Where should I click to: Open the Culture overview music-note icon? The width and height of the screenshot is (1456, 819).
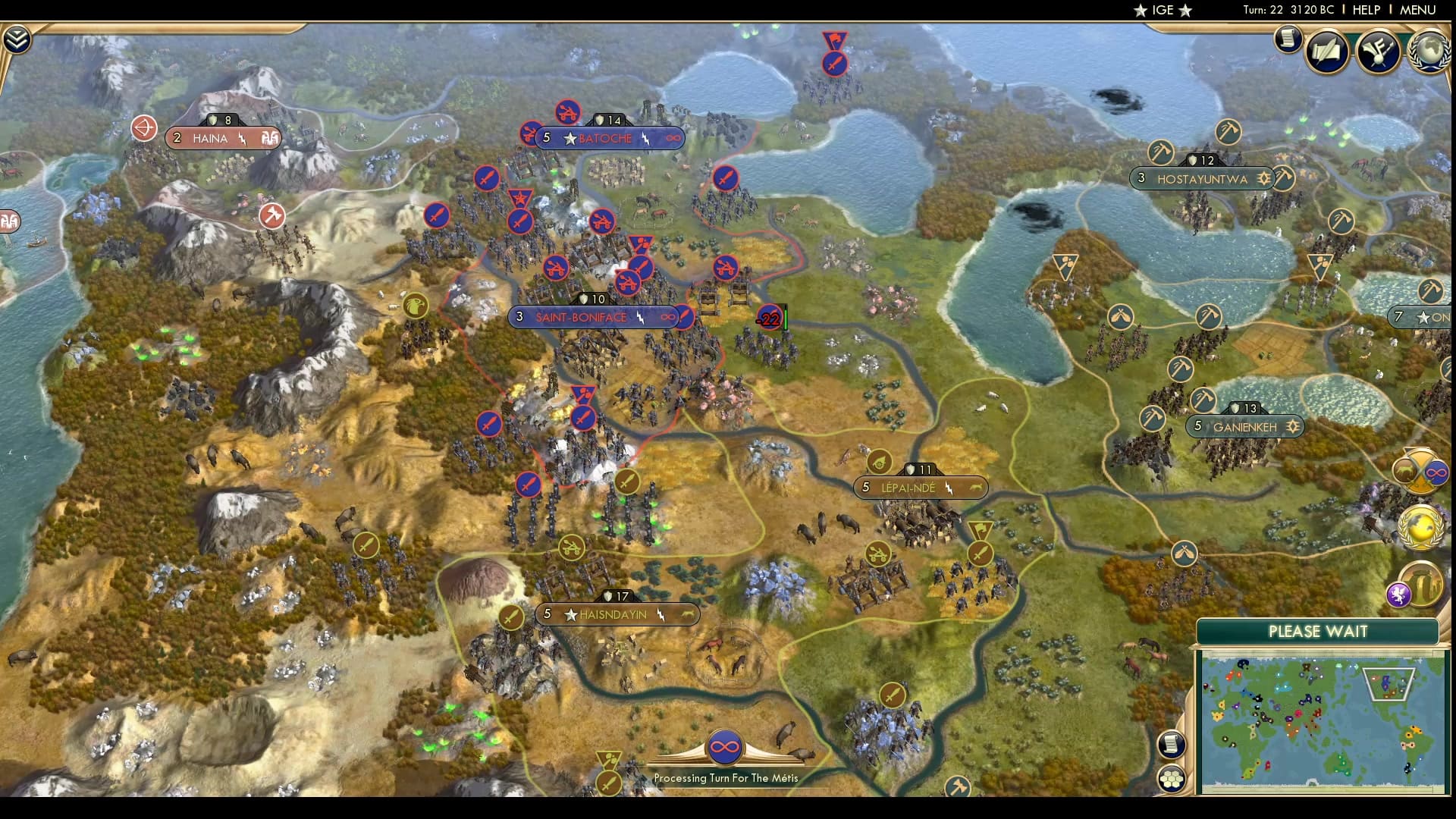pos(1378,52)
